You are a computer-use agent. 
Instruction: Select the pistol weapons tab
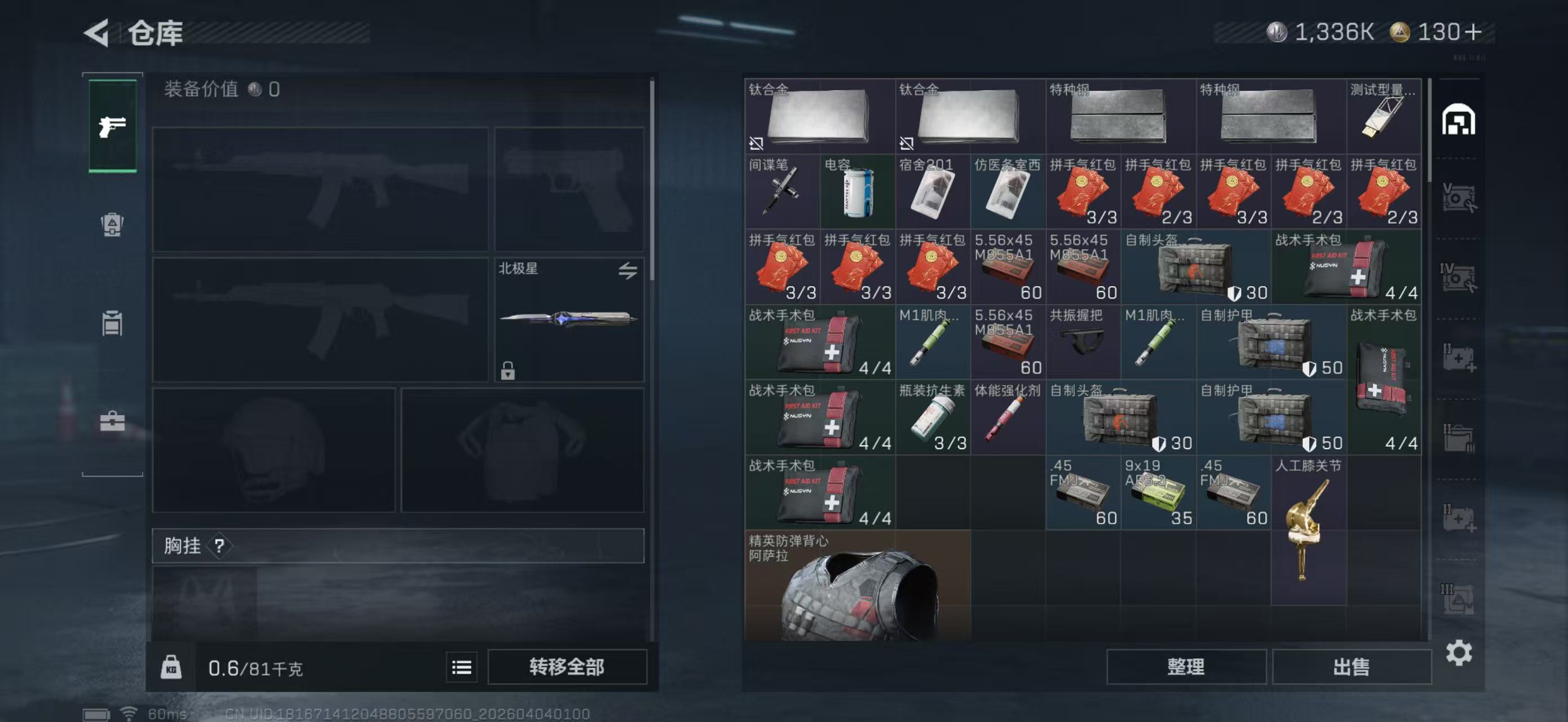(113, 126)
